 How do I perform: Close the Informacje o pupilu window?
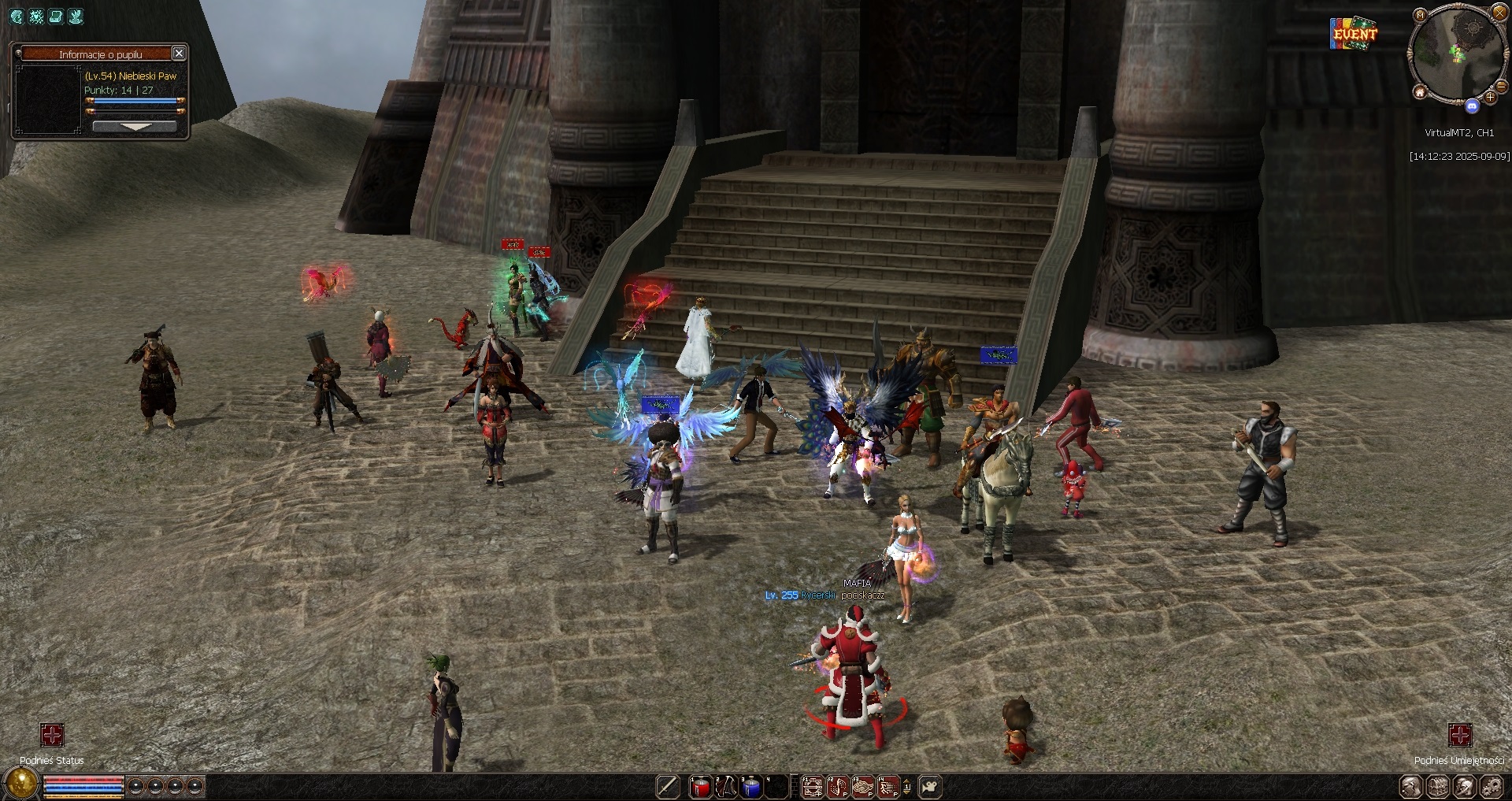(179, 54)
